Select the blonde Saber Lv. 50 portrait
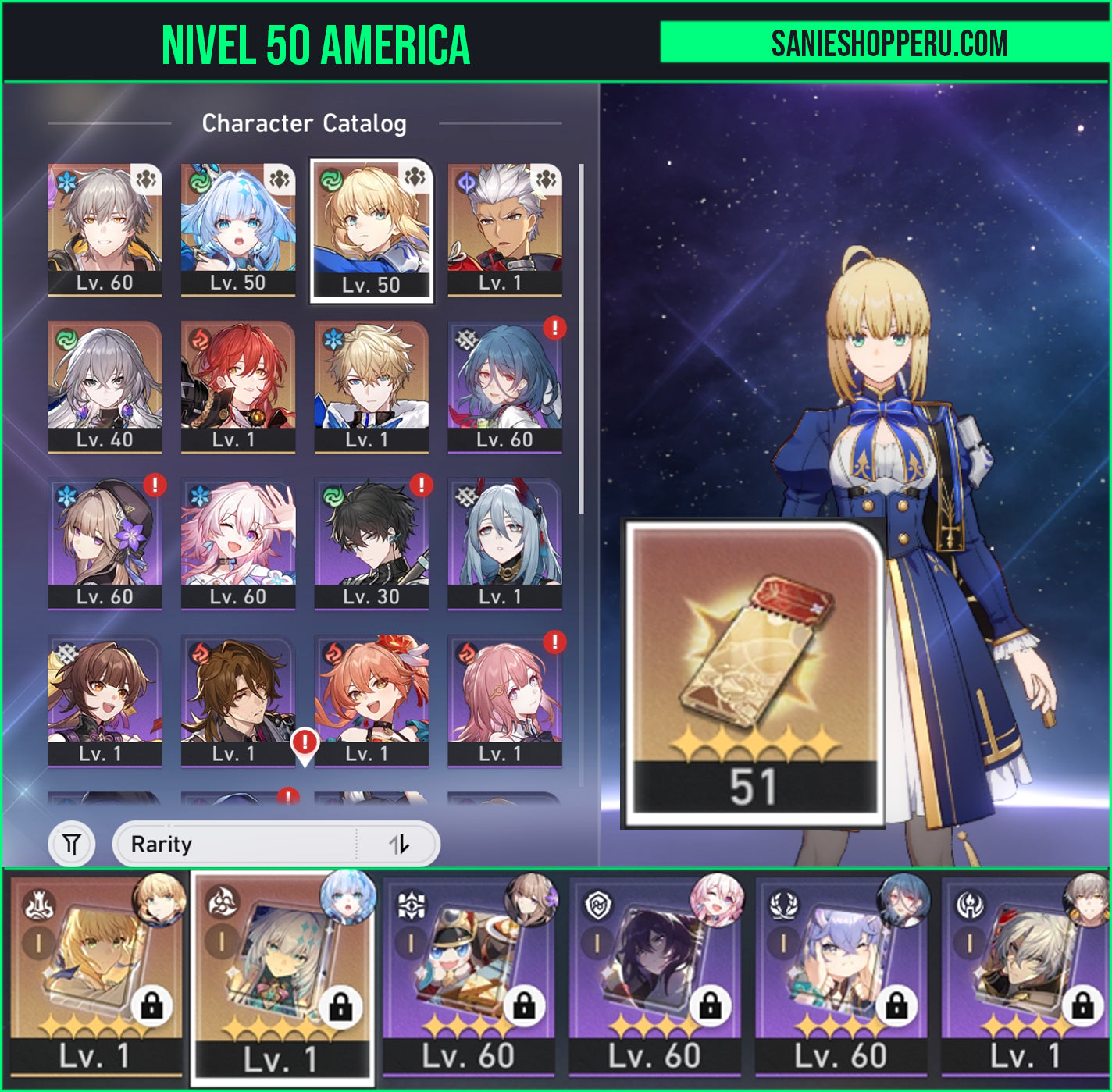1112x1092 pixels. click(x=372, y=230)
